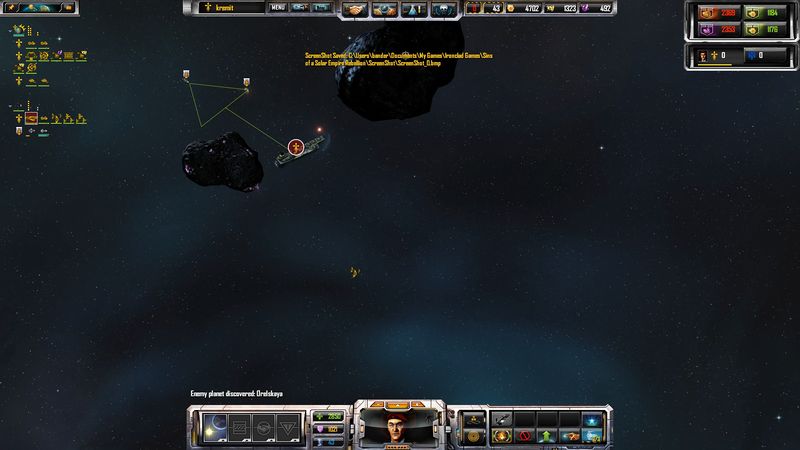Open the MENU button
Screen dimensions: 800x450
click(278, 8)
